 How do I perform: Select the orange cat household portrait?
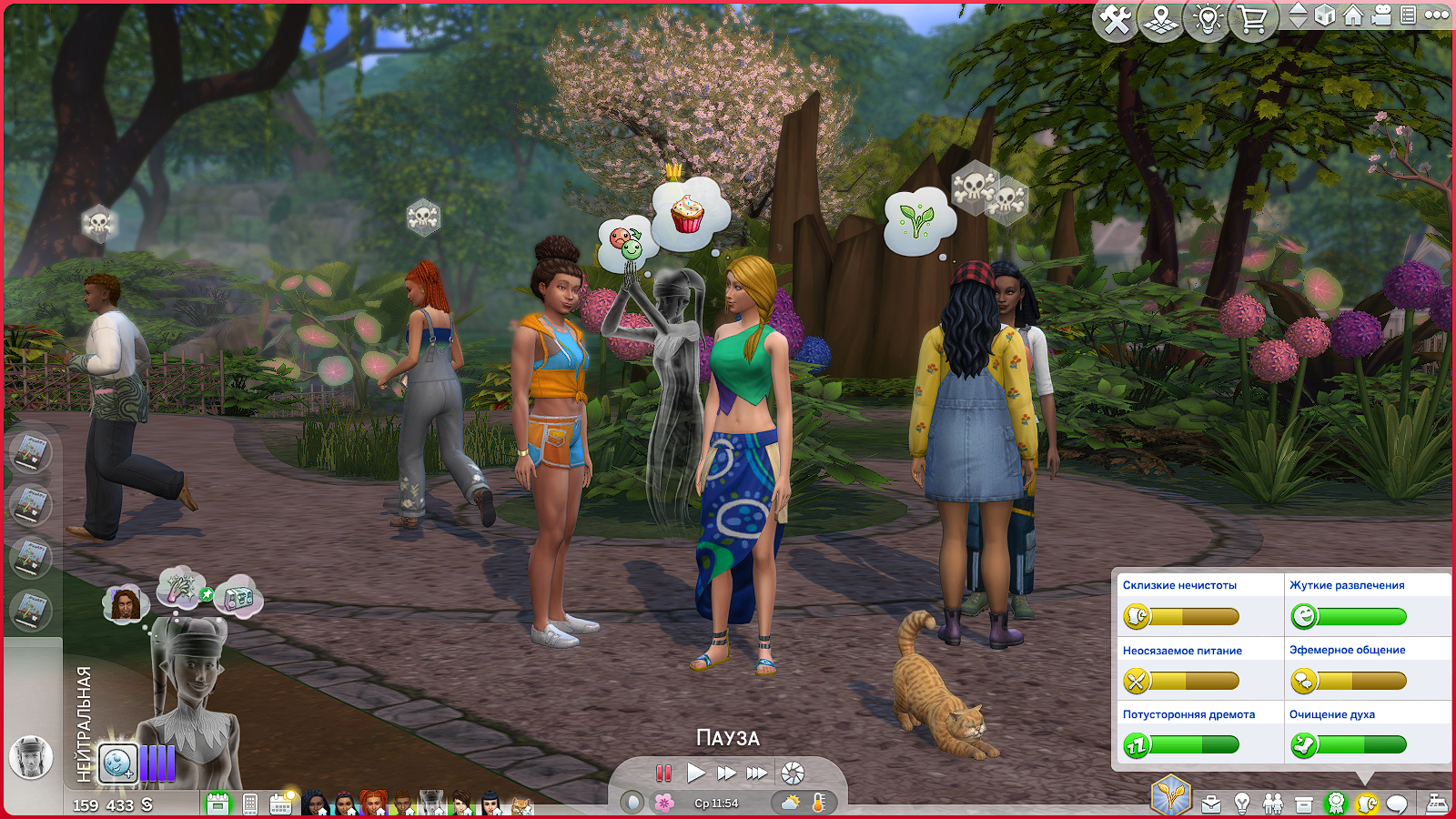[521, 805]
